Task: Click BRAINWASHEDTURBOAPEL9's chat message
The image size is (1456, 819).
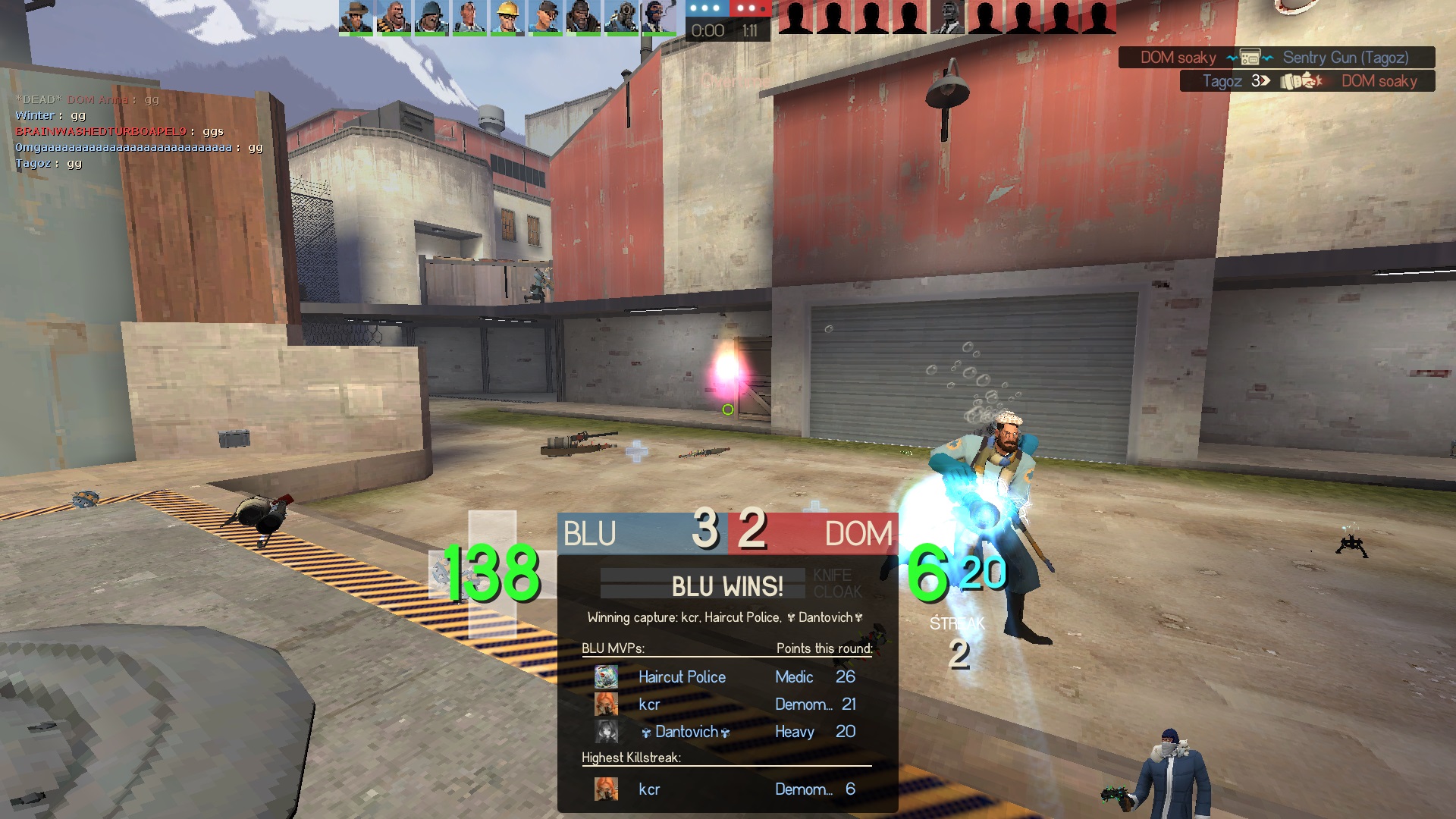Action: 119,131
